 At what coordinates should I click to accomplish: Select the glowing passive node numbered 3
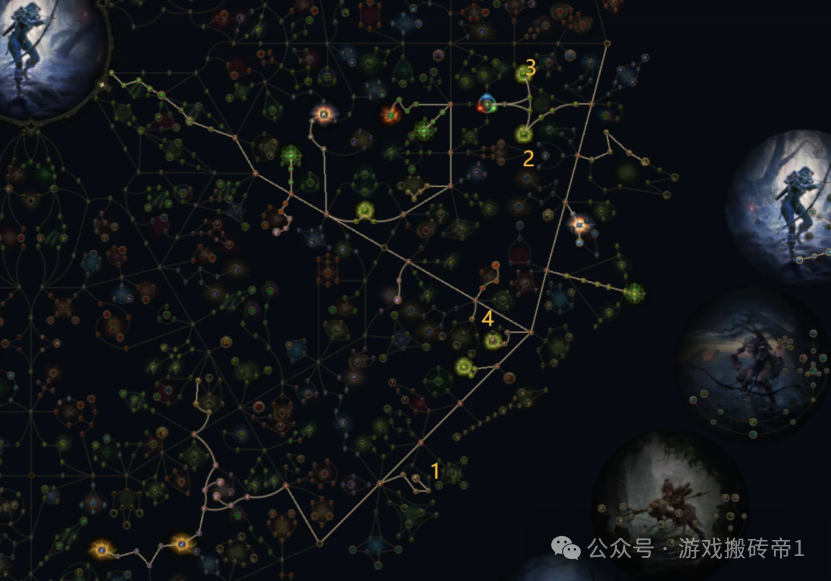[523, 73]
